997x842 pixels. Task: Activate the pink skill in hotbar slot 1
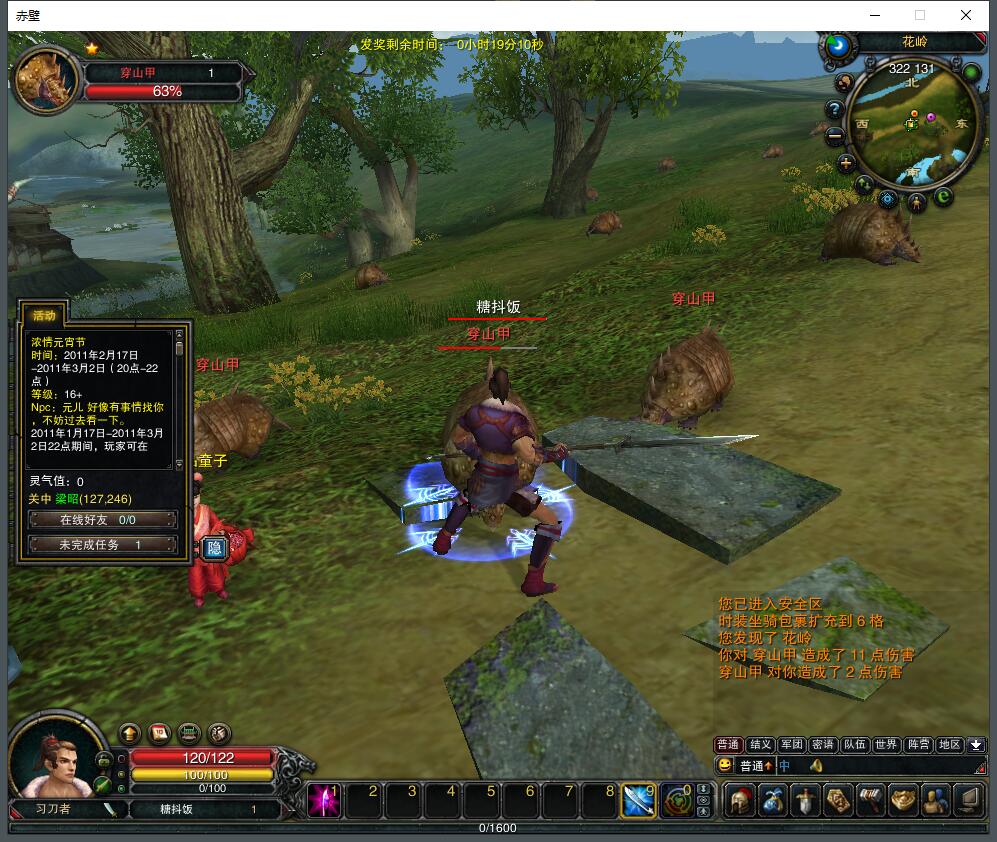[x=324, y=800]
